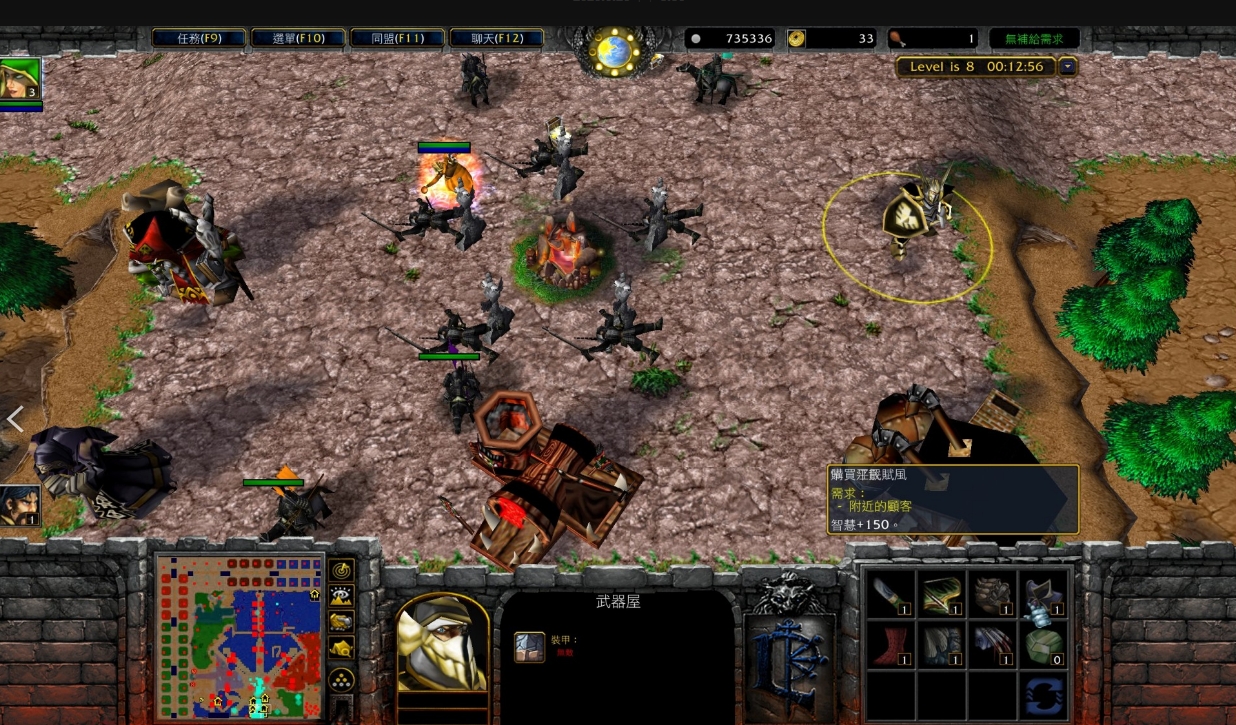Open the 同盟 (F11) allies menu

click(398, 38)
